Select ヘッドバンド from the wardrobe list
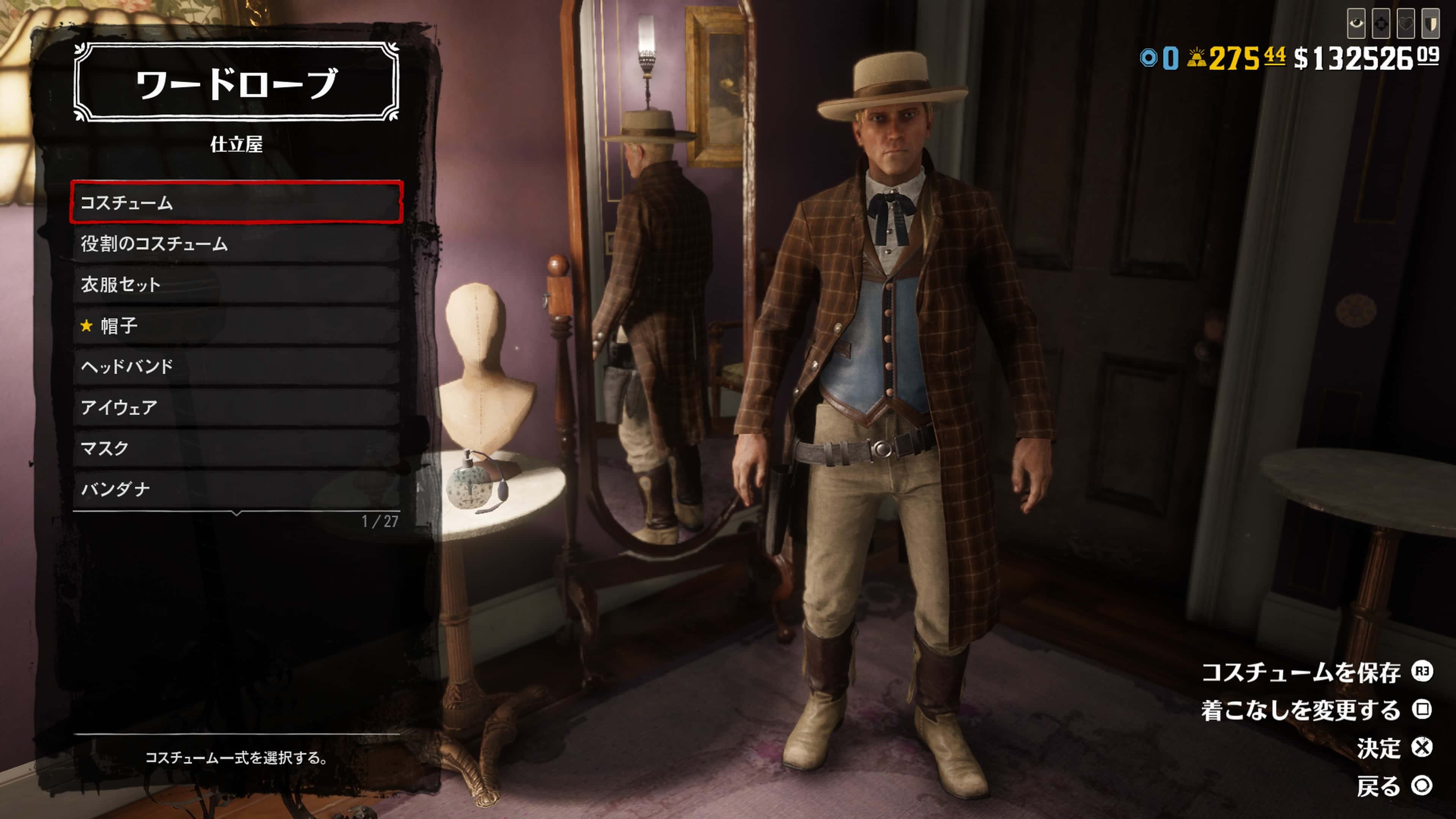Viewport: 1456px width, 819px height. (236, 366)
